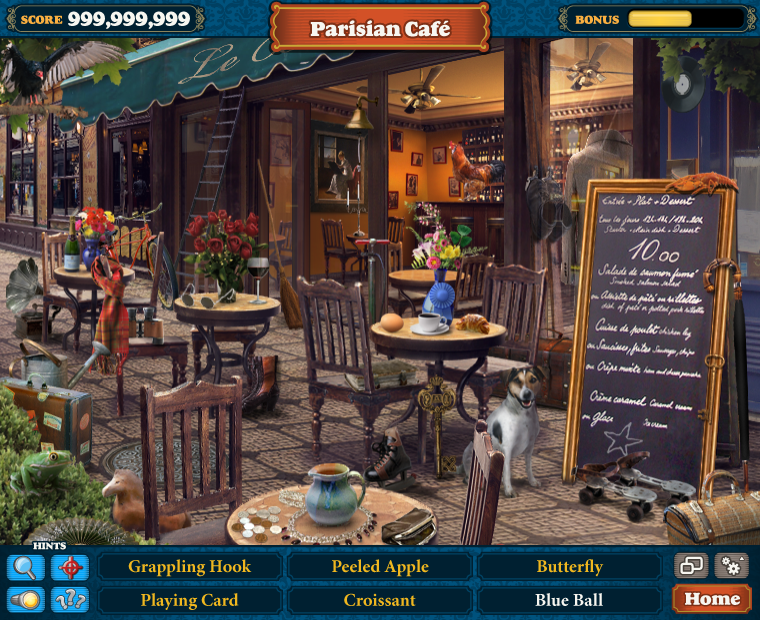The image size is (760, 620).
Task: Return to the Home screen
Action: click(712, 599)
